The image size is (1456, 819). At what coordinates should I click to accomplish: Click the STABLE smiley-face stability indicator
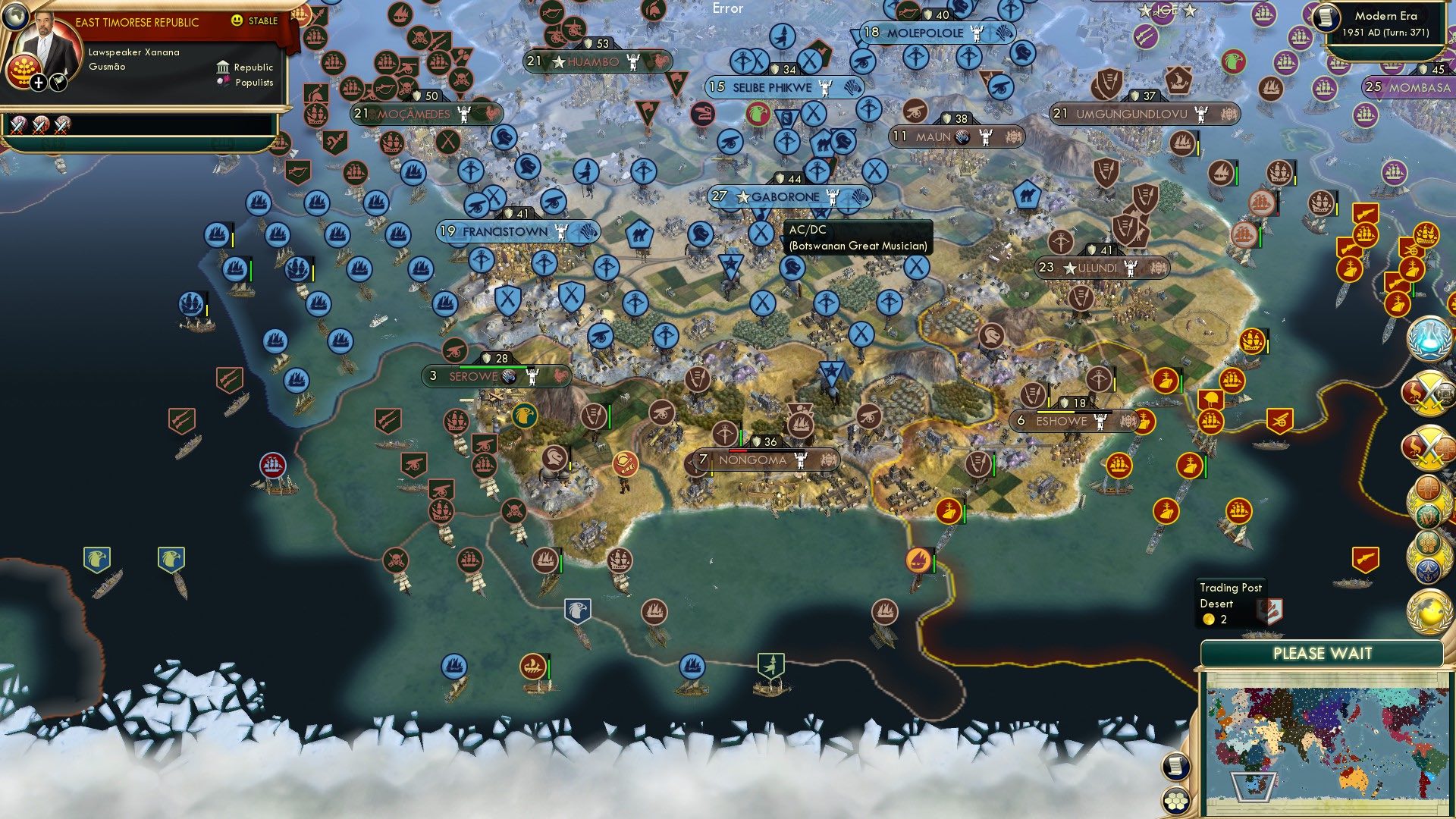click(237, 20)
